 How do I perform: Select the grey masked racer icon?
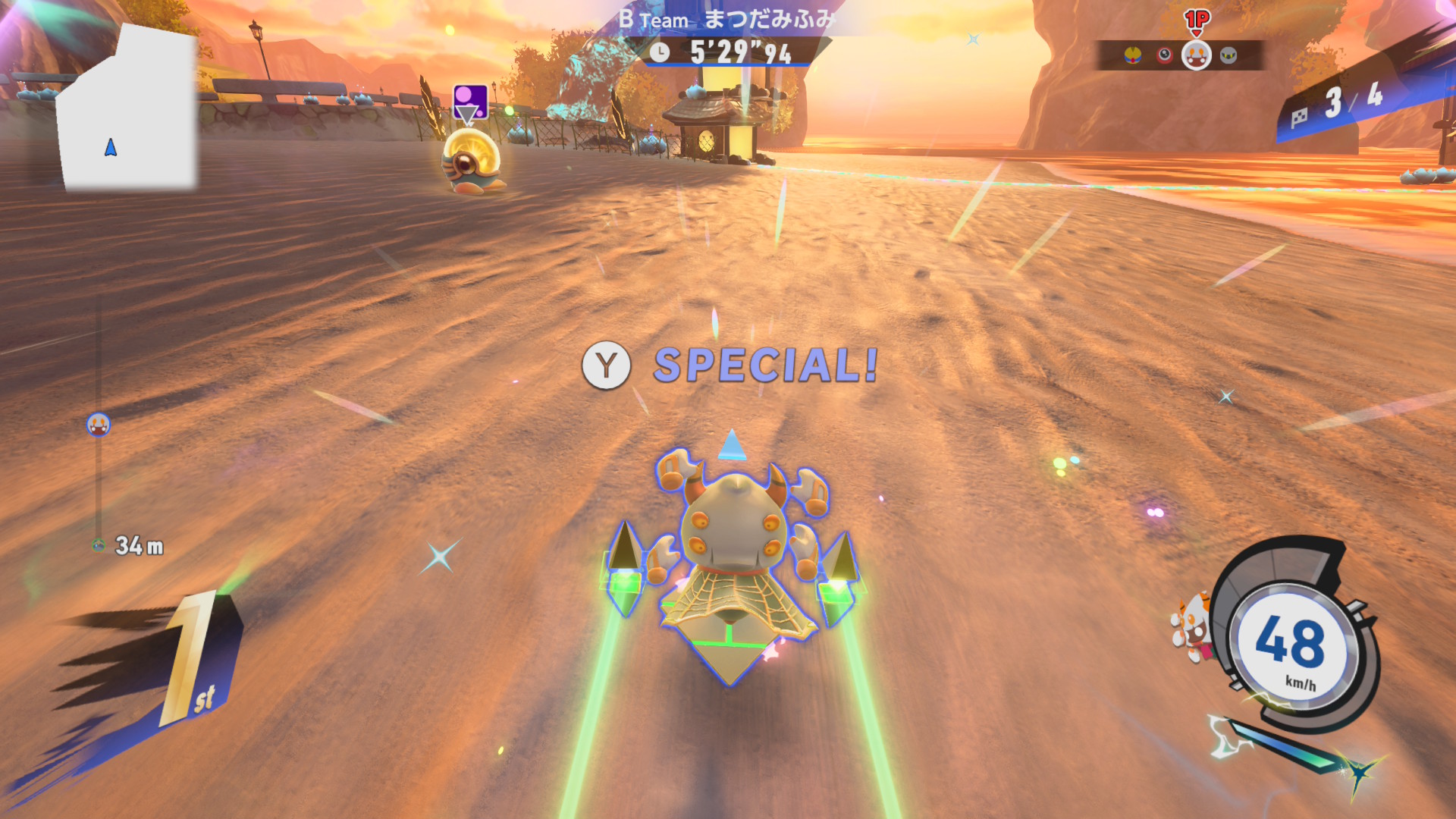(1228, 55)
